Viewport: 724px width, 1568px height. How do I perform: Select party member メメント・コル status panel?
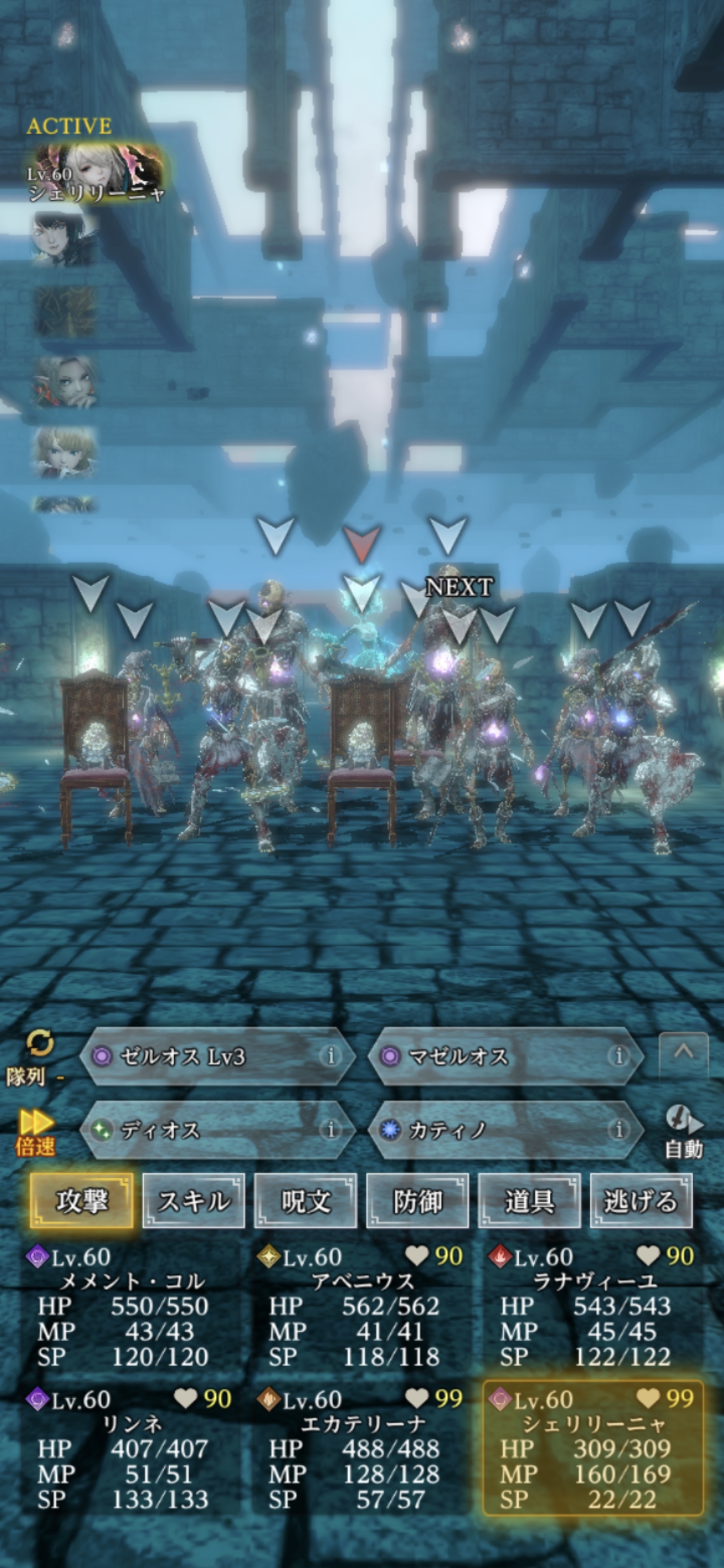coord(131,1307)
